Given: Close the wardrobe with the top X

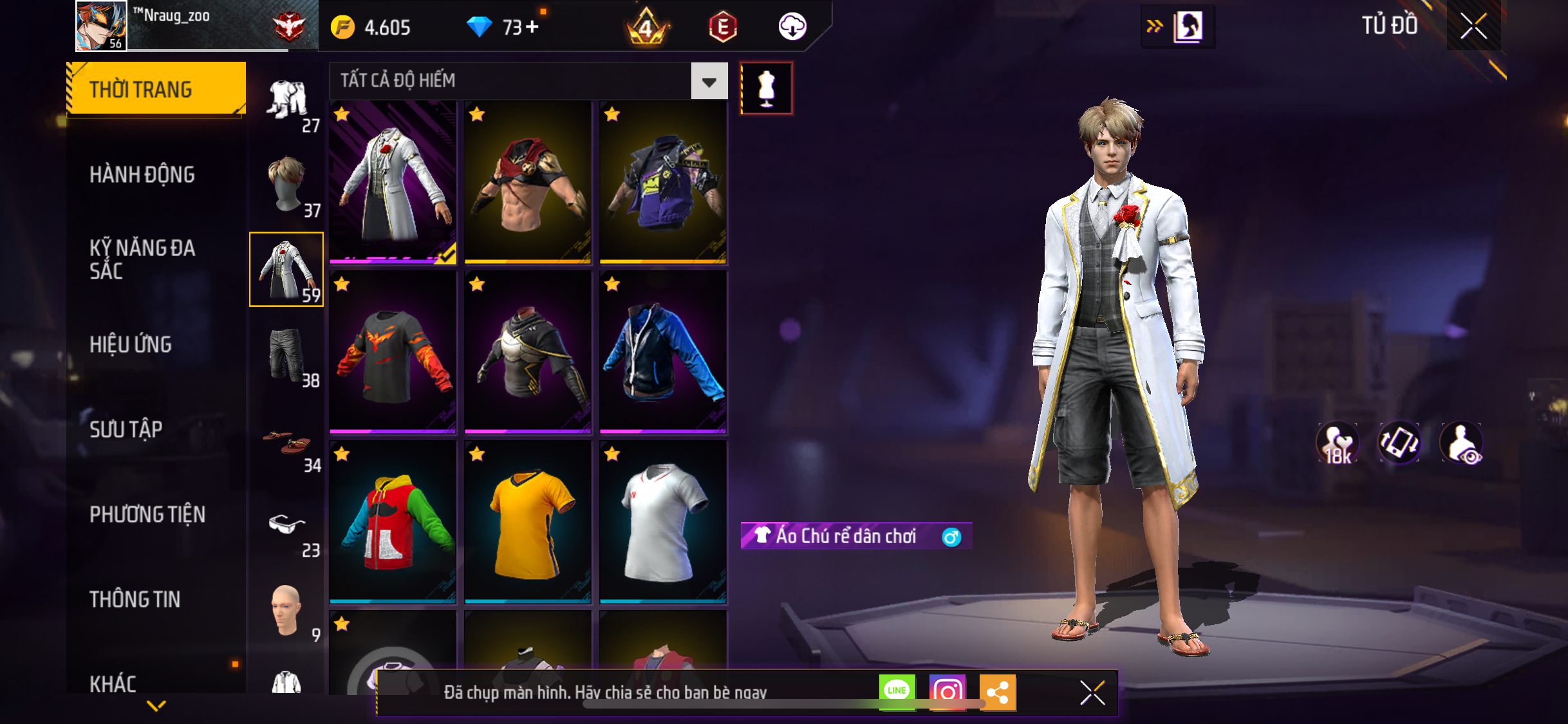Looking at the screenshot, I should pos(1473,26).
